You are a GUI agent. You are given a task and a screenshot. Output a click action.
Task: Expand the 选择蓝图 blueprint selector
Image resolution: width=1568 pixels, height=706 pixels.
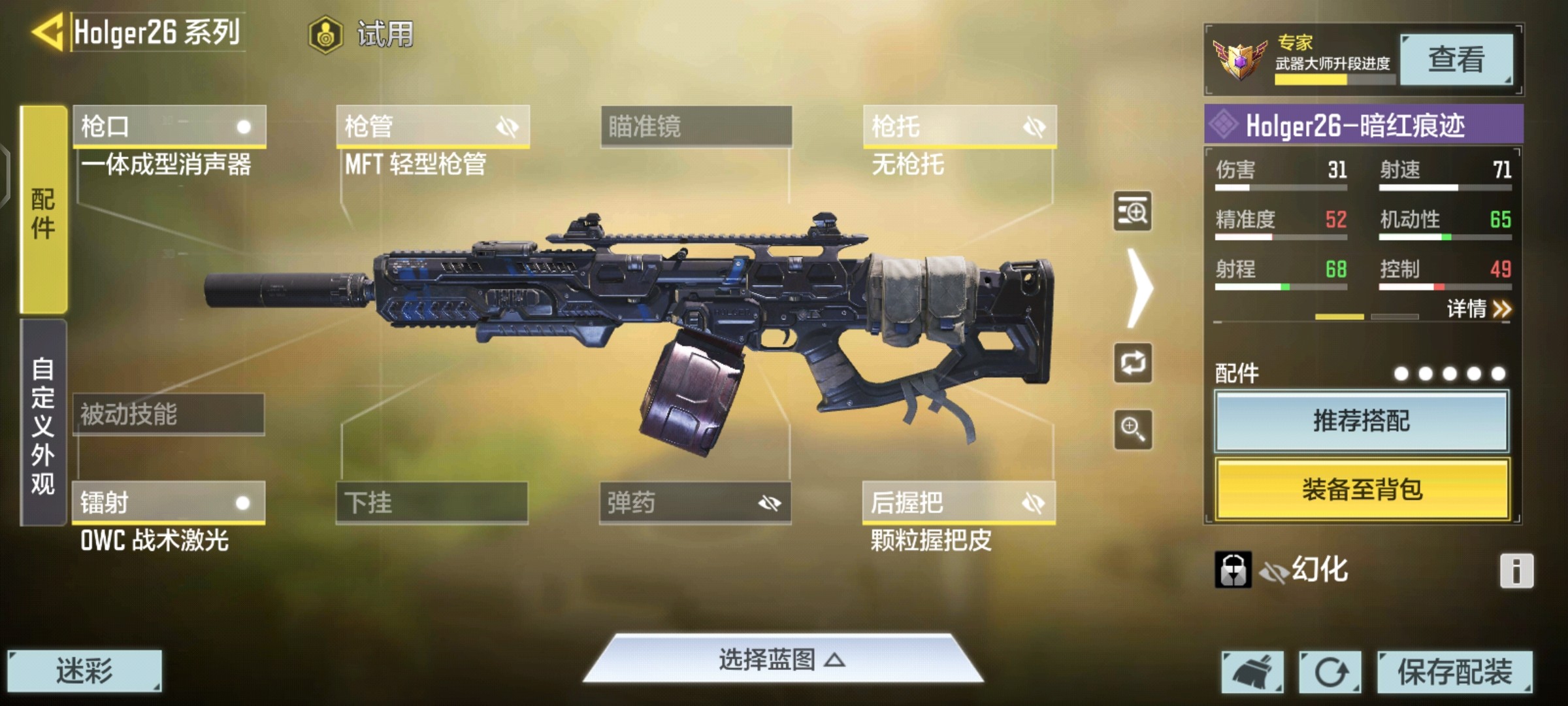click(782, 659)
